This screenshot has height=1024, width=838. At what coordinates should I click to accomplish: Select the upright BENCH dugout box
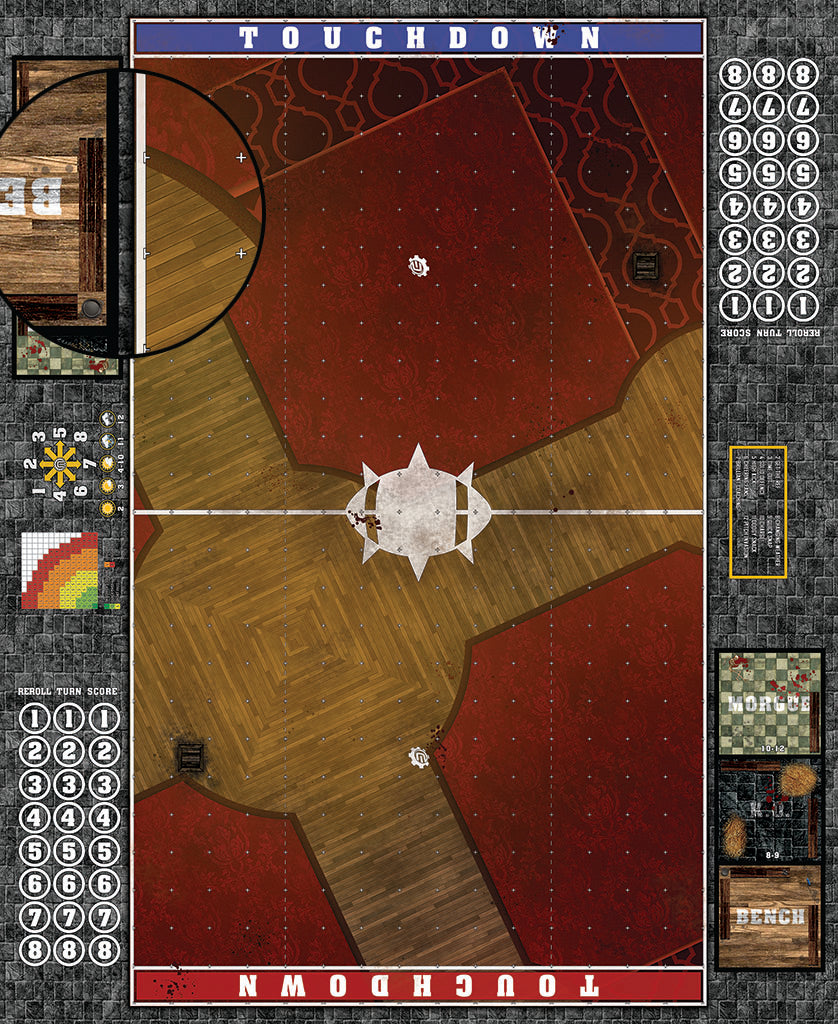[x=769, y=917]
